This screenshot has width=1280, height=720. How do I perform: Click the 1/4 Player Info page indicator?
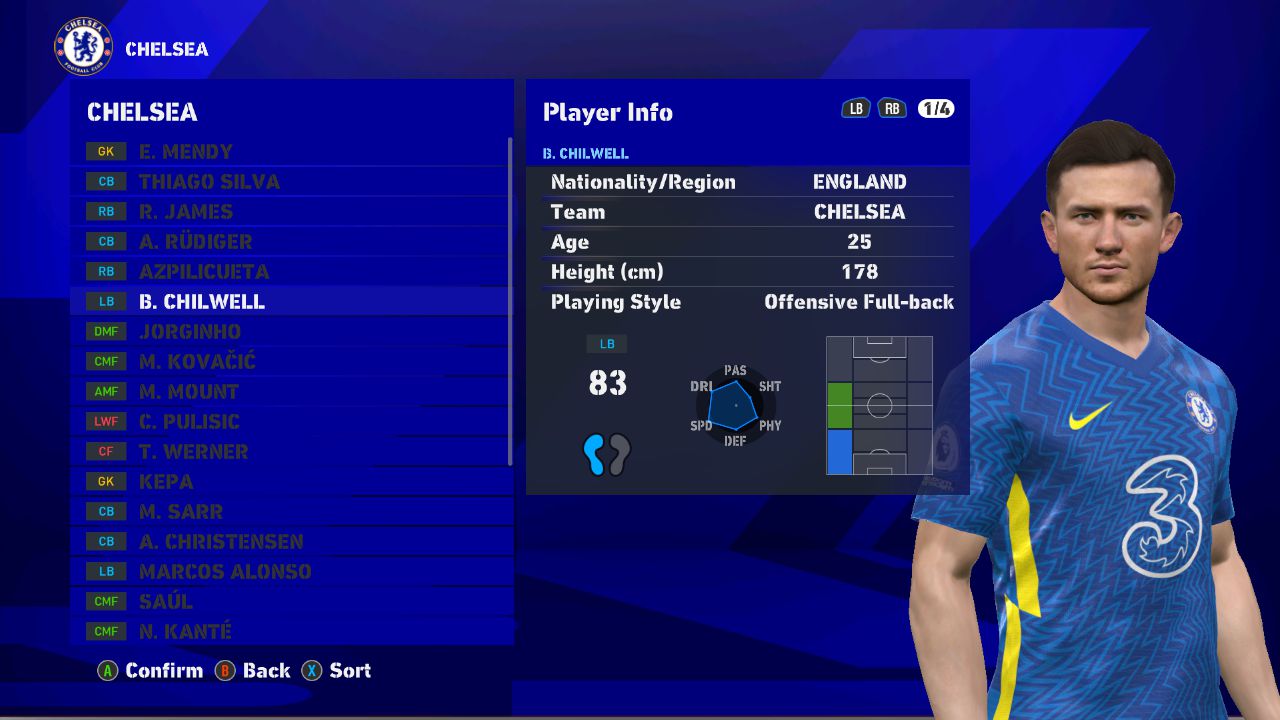(x=936, y=109)
